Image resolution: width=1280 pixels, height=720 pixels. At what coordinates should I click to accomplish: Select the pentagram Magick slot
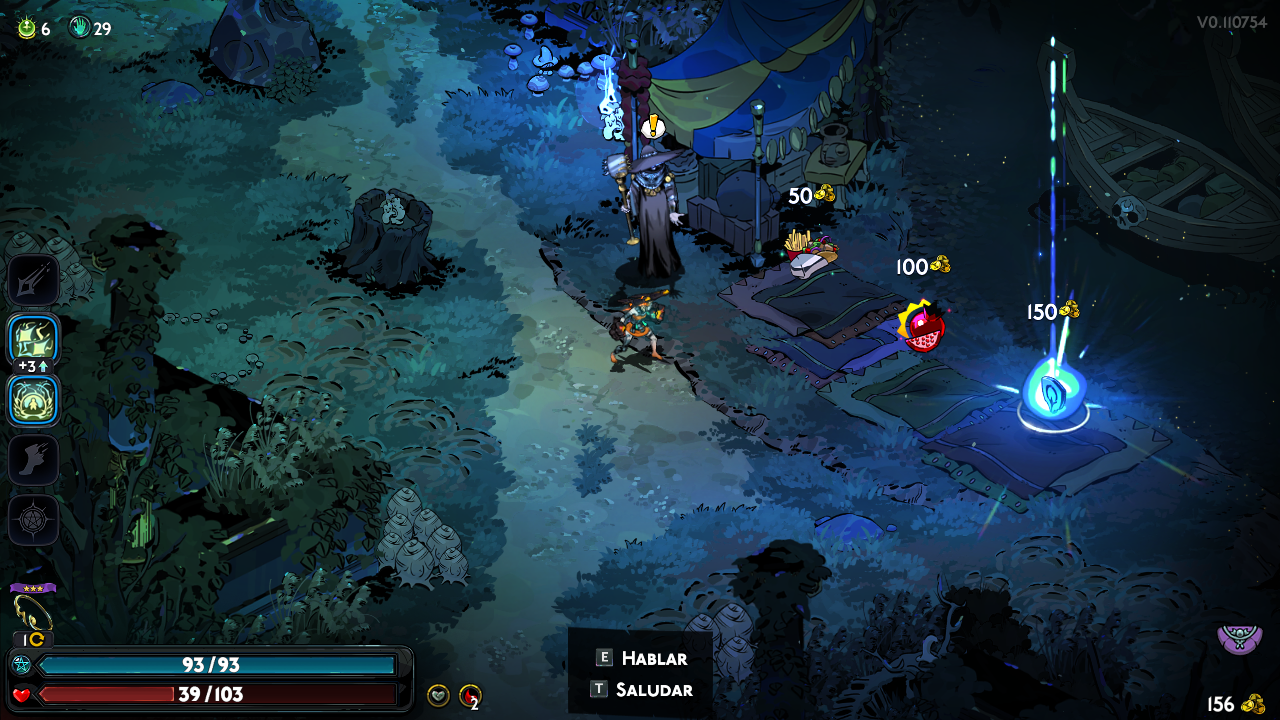(34, 520)
